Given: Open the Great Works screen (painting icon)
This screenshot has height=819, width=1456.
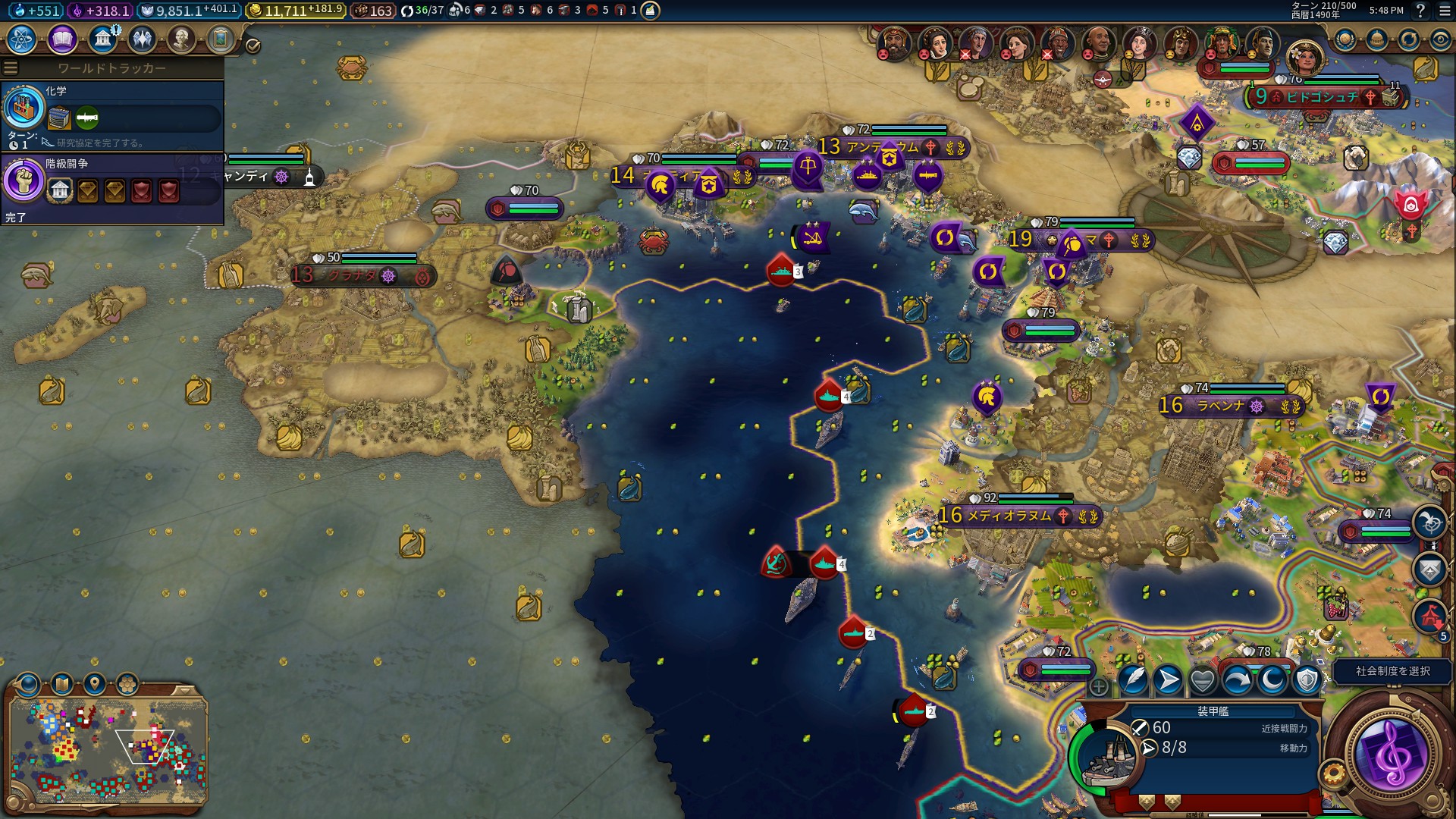Looking at the screenshot, I should [x=221, y=39].
